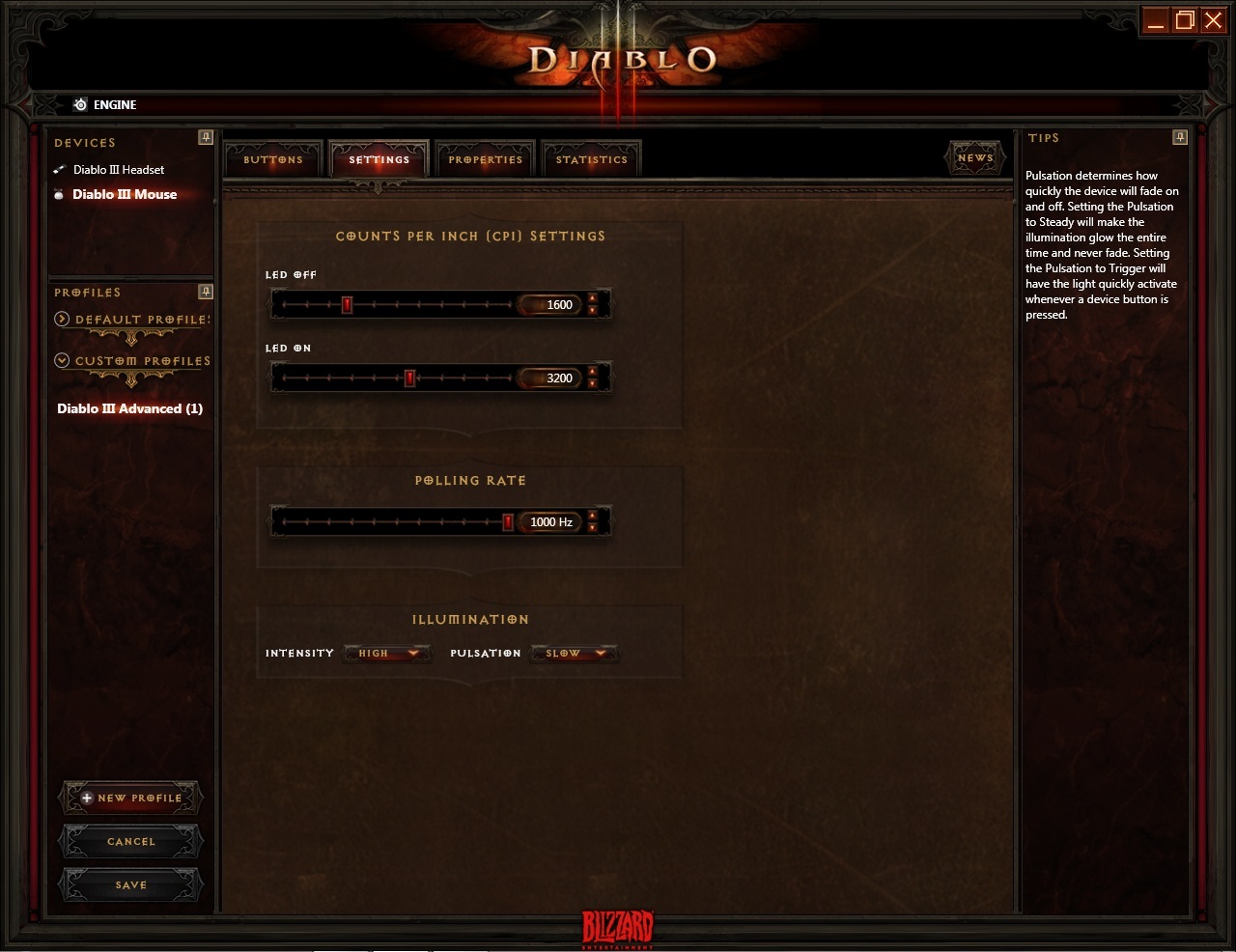Click the NEWS banner icon
1236x952 pixels.
974,155
